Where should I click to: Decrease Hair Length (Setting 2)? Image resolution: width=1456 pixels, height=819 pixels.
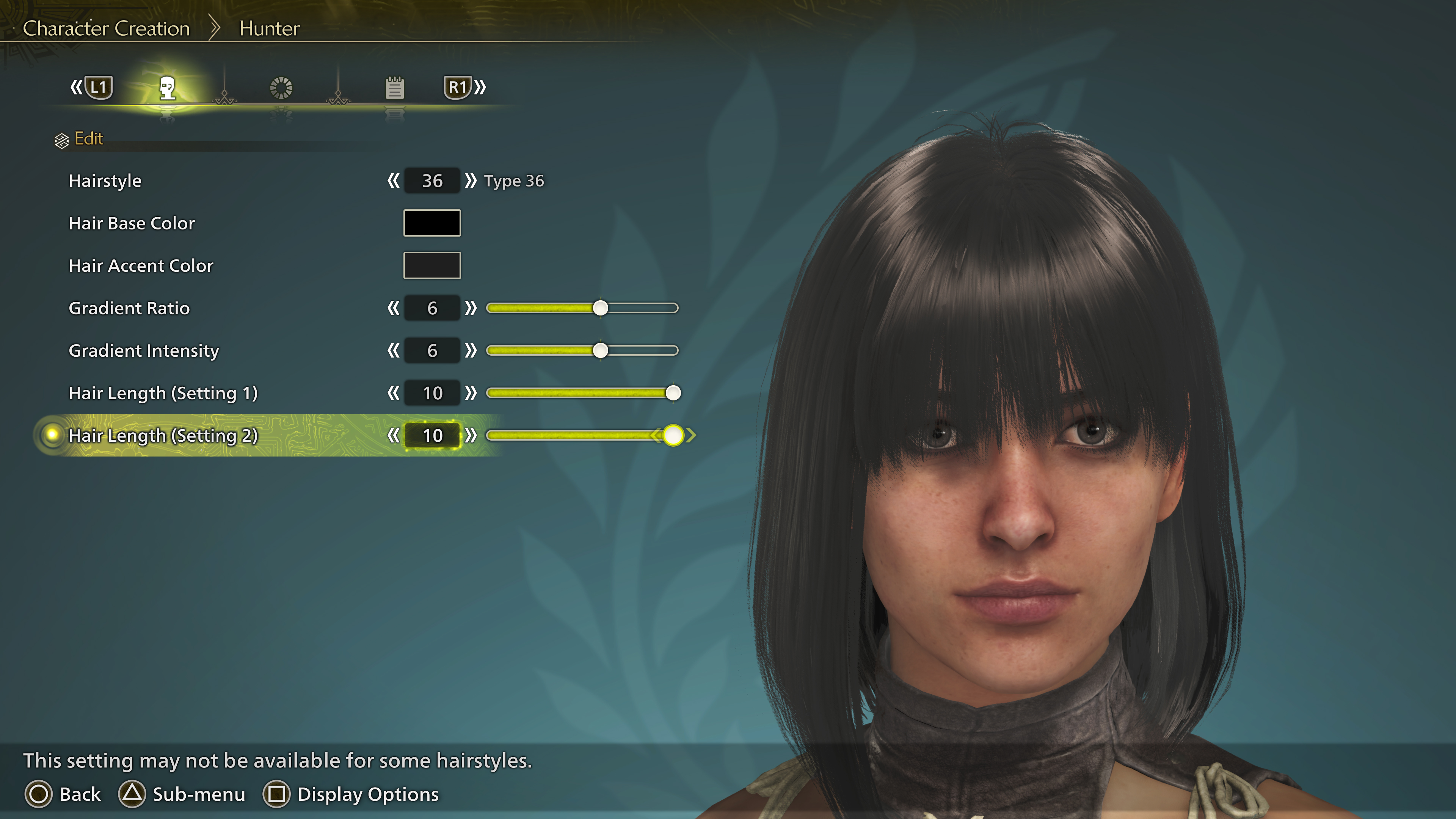tap(394, 435)
